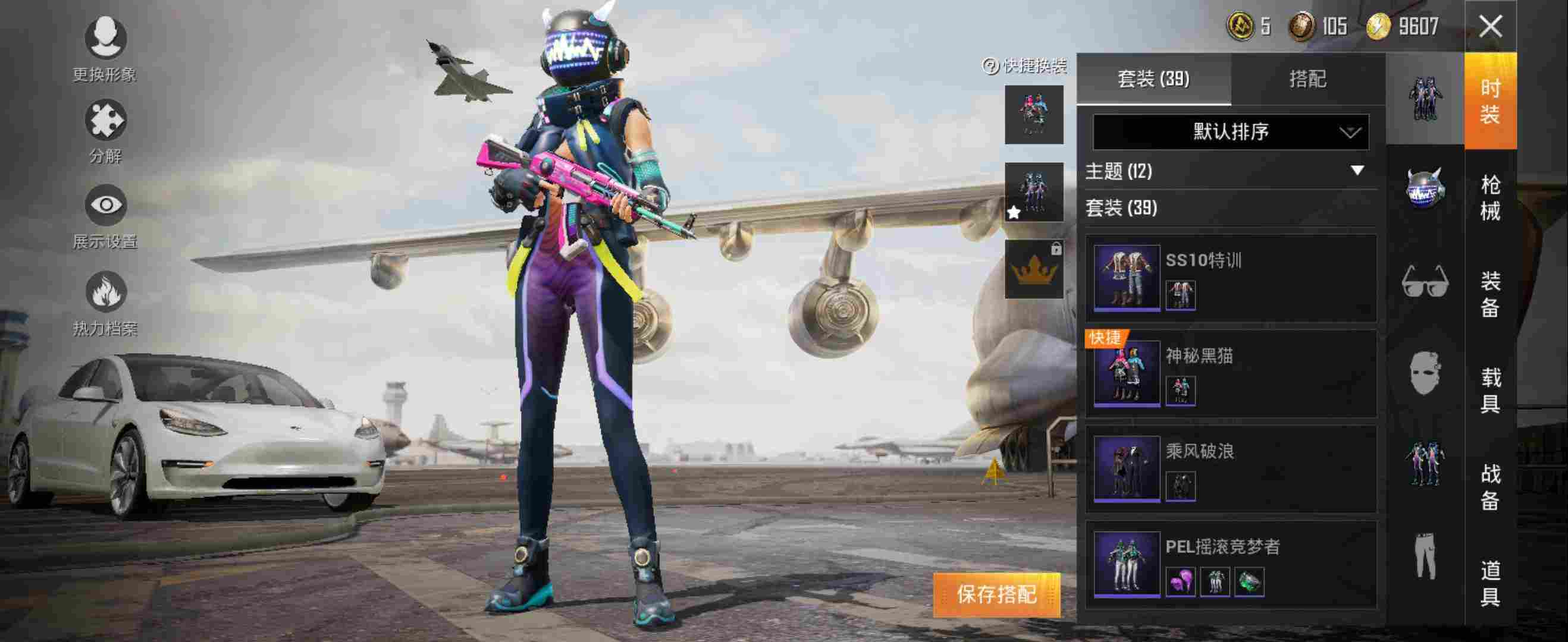Open the 分解 dismantle menu

(105, 132)
